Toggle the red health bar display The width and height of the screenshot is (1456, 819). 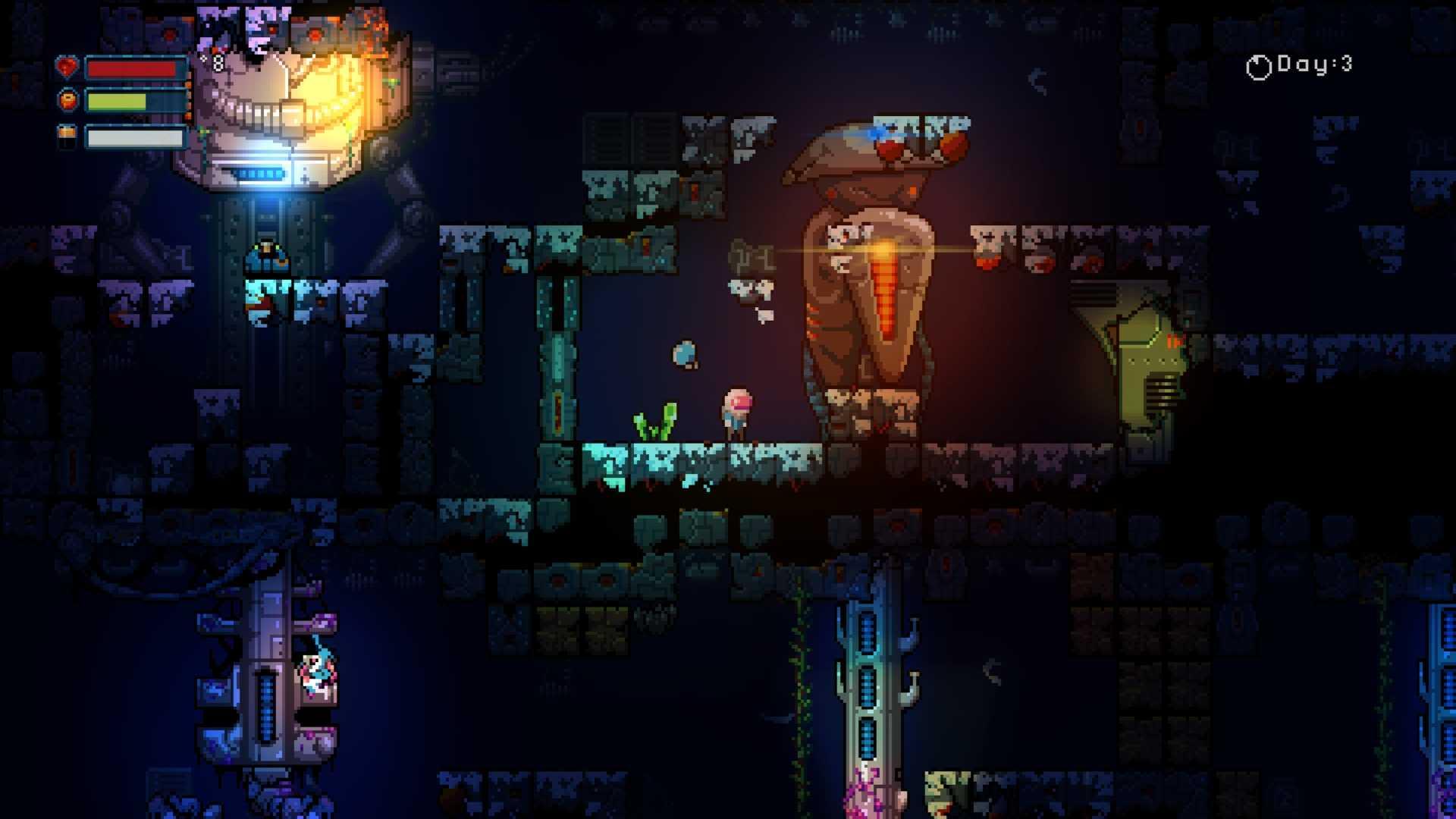(x=133, y=68)
